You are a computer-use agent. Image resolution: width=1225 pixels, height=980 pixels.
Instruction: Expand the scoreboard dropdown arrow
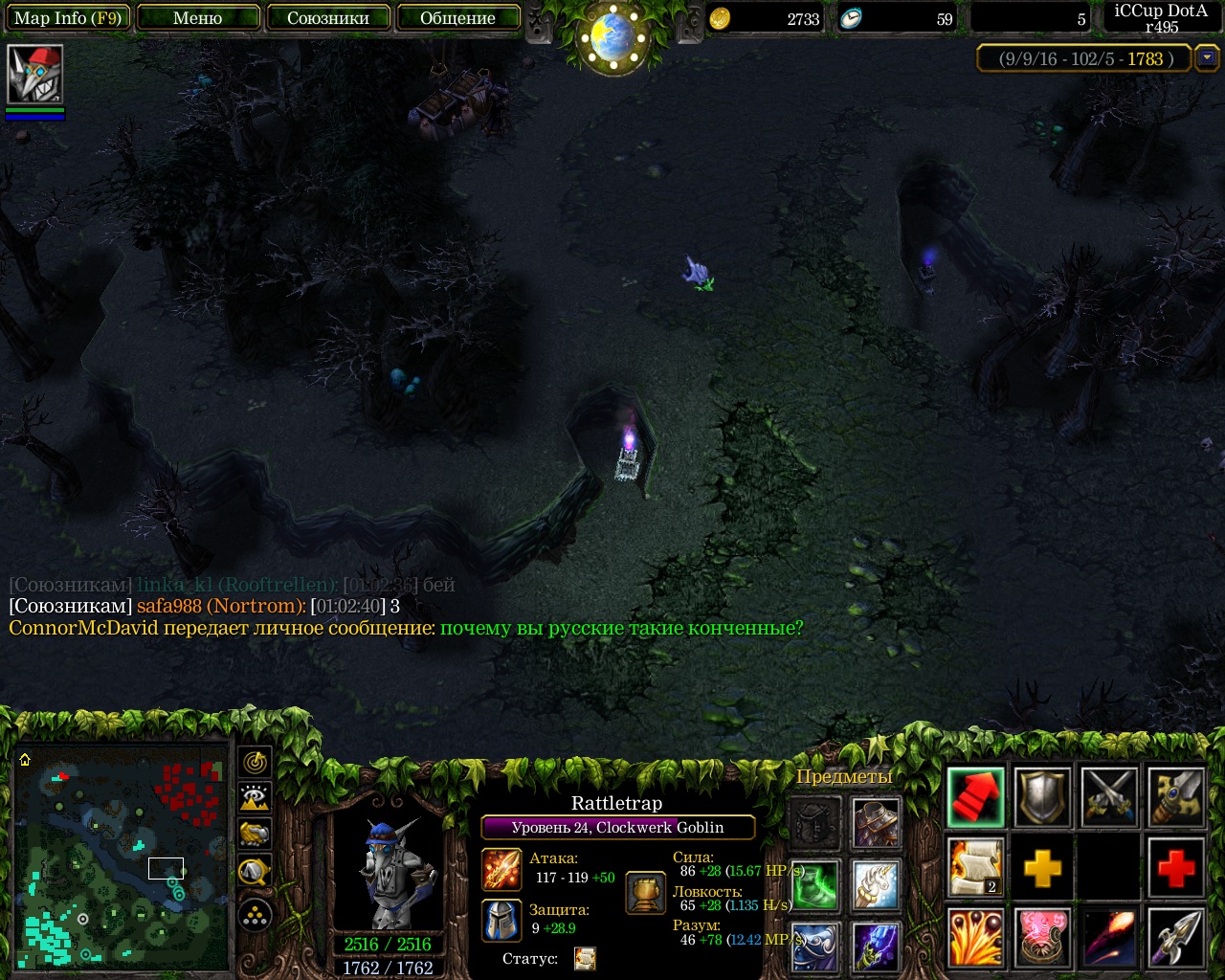tap(1207, 58)
